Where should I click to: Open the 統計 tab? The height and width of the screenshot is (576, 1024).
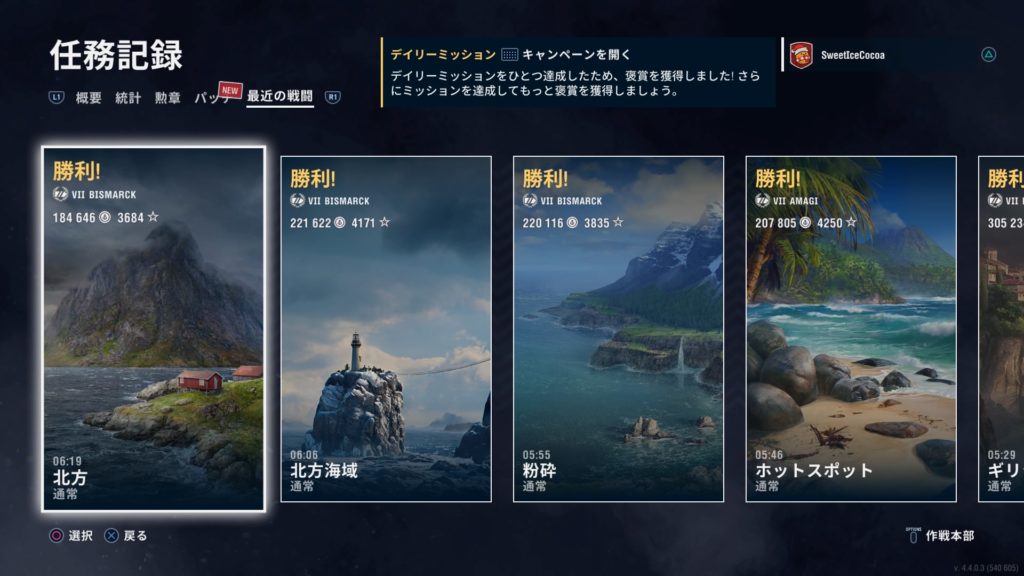pos(128,98)
